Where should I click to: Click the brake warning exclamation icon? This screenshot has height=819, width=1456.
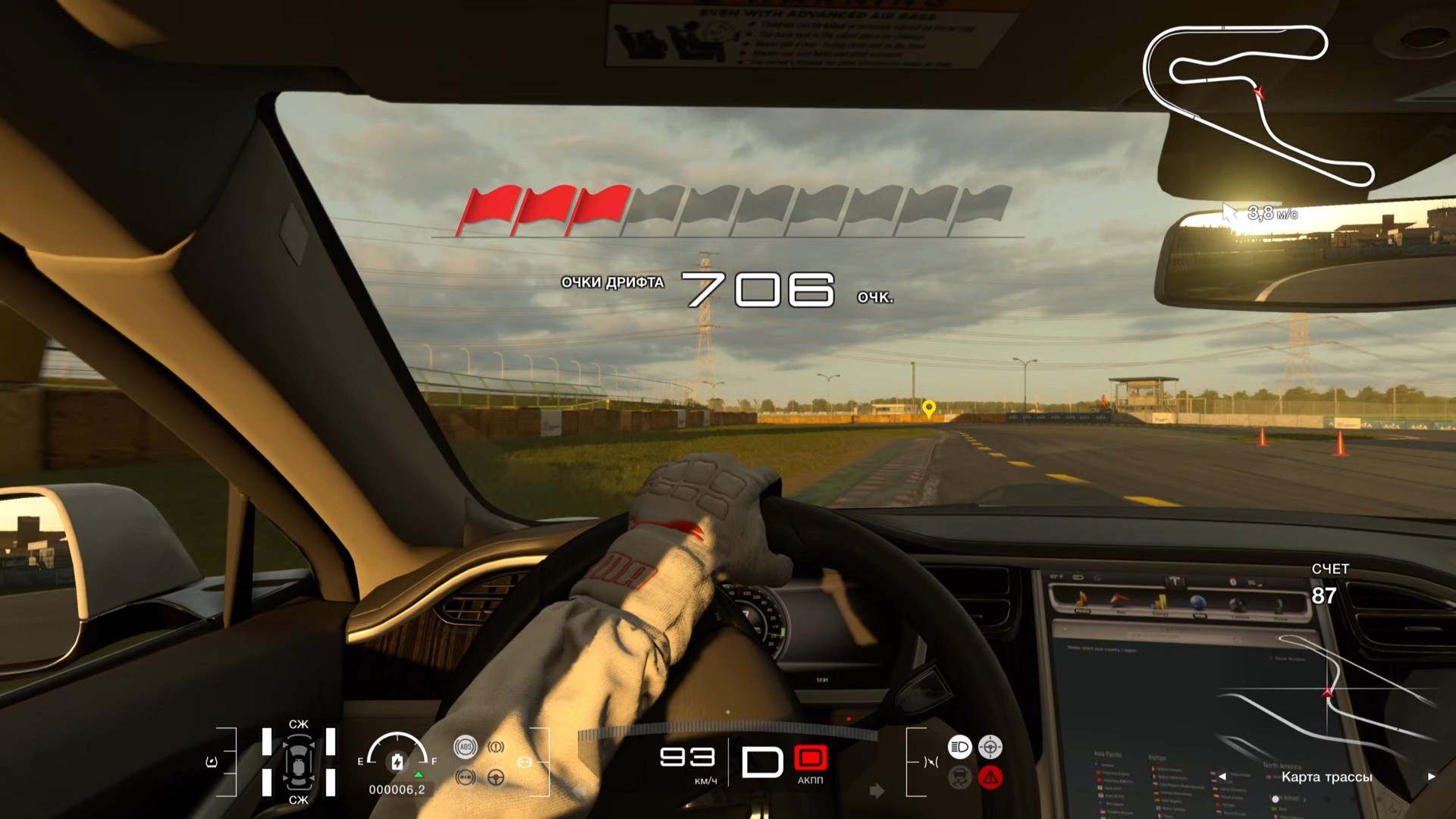[x=496, y=747]
